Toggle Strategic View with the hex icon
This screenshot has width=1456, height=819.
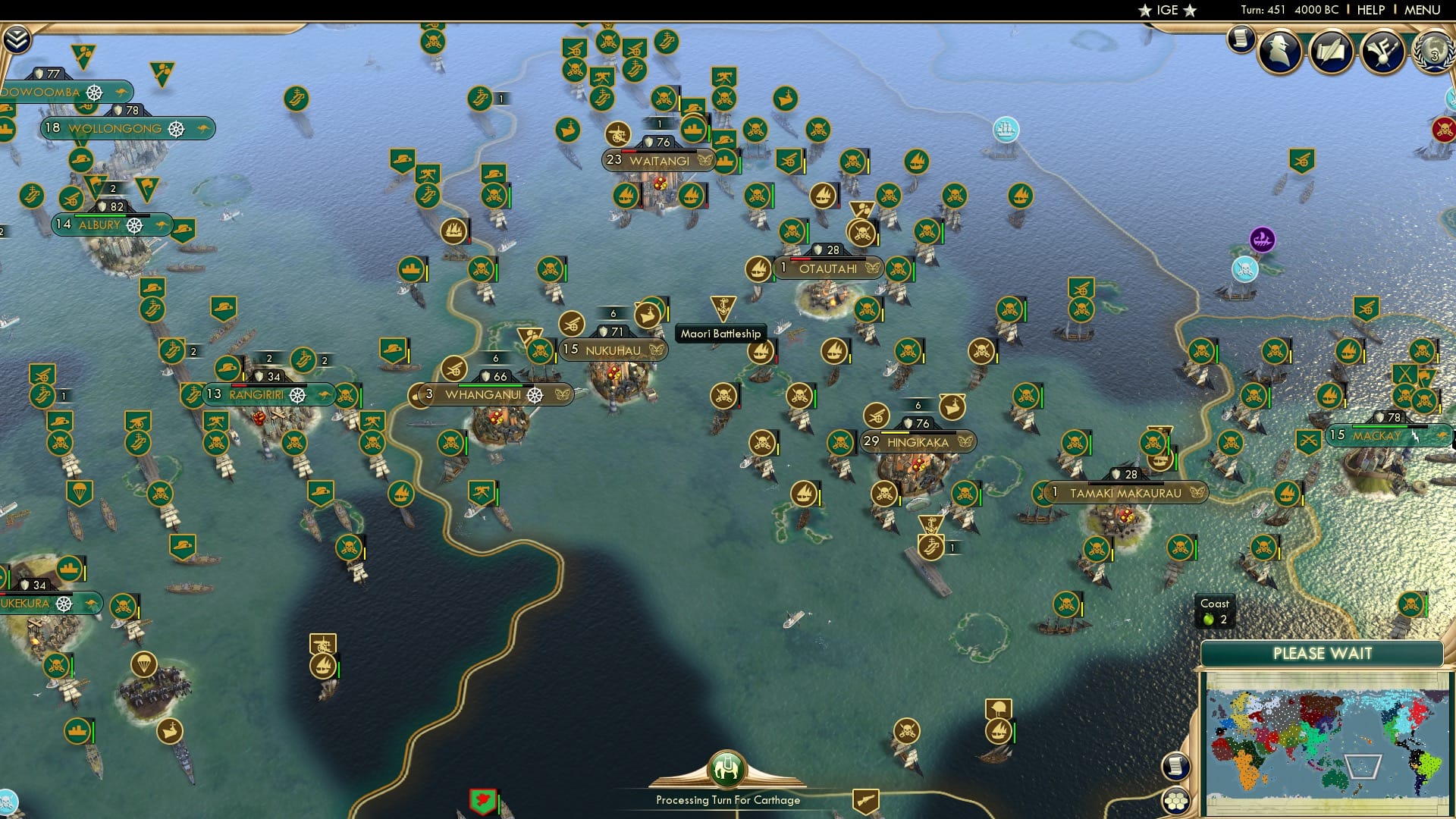[1176, 800]
